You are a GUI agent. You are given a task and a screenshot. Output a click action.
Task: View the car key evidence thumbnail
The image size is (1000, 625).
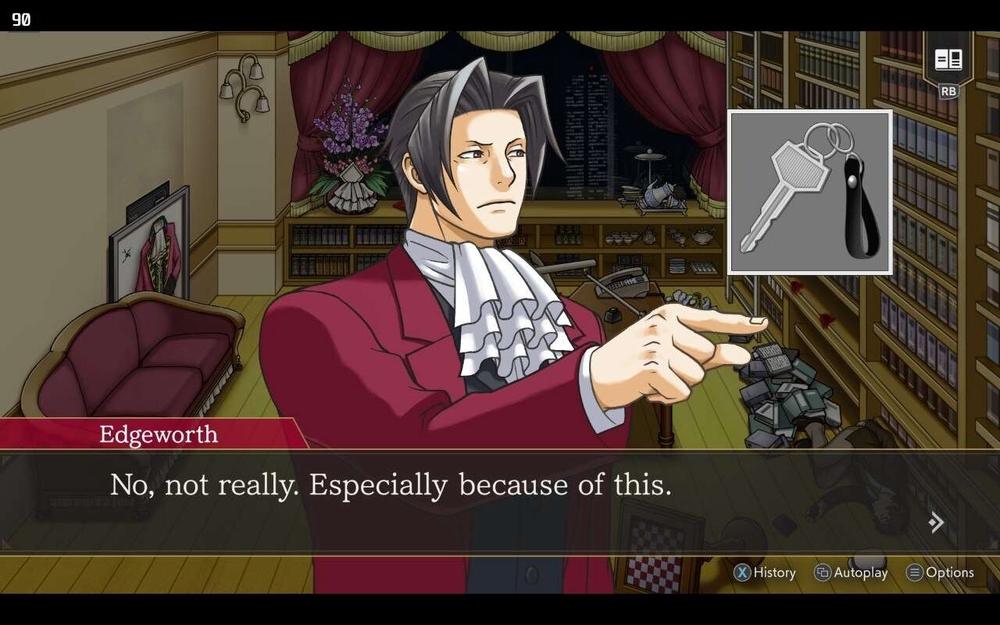pos(810,192)
